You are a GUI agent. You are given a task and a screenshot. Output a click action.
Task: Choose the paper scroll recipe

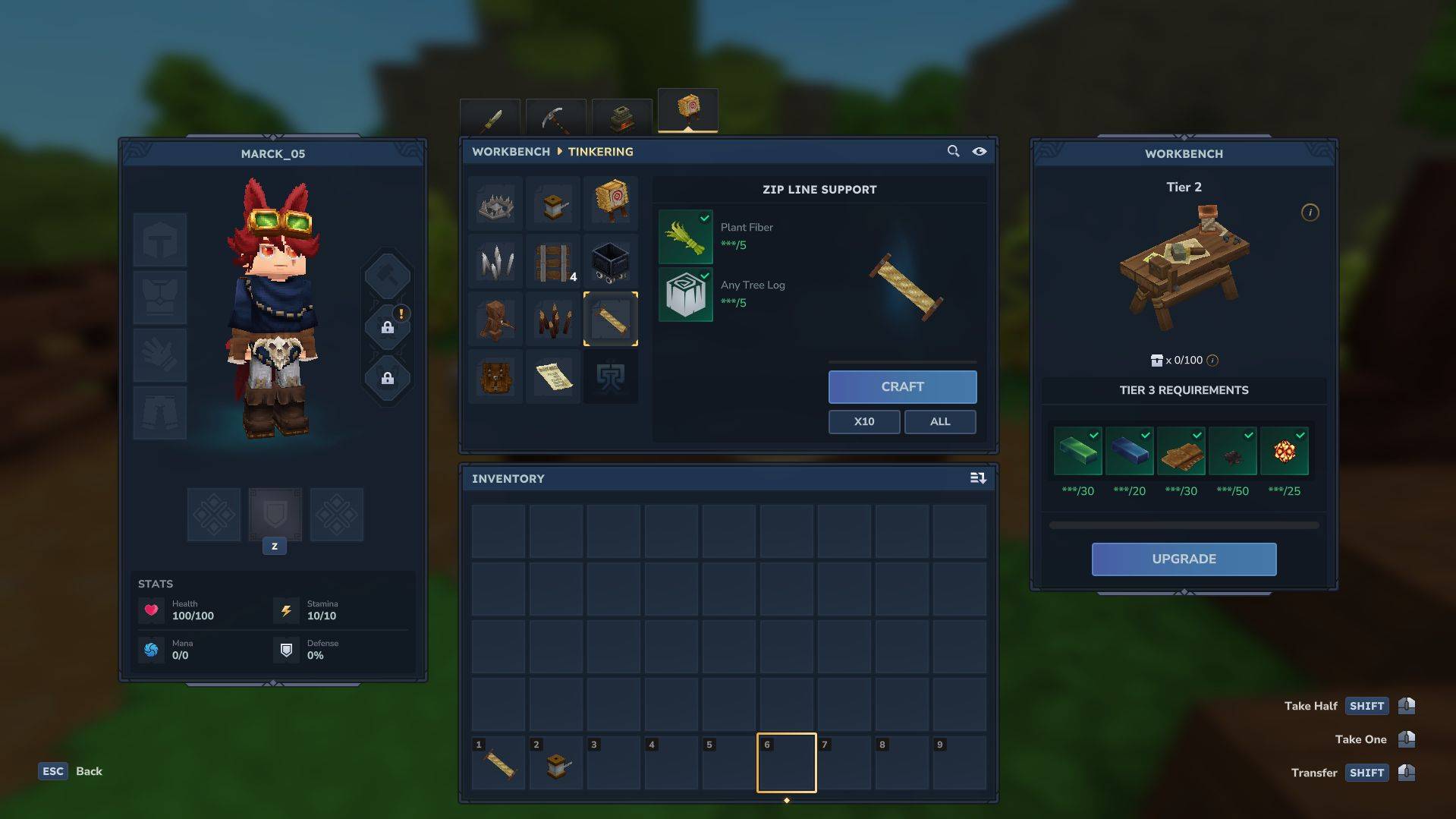pyautogui.click(x=553, y=377)
